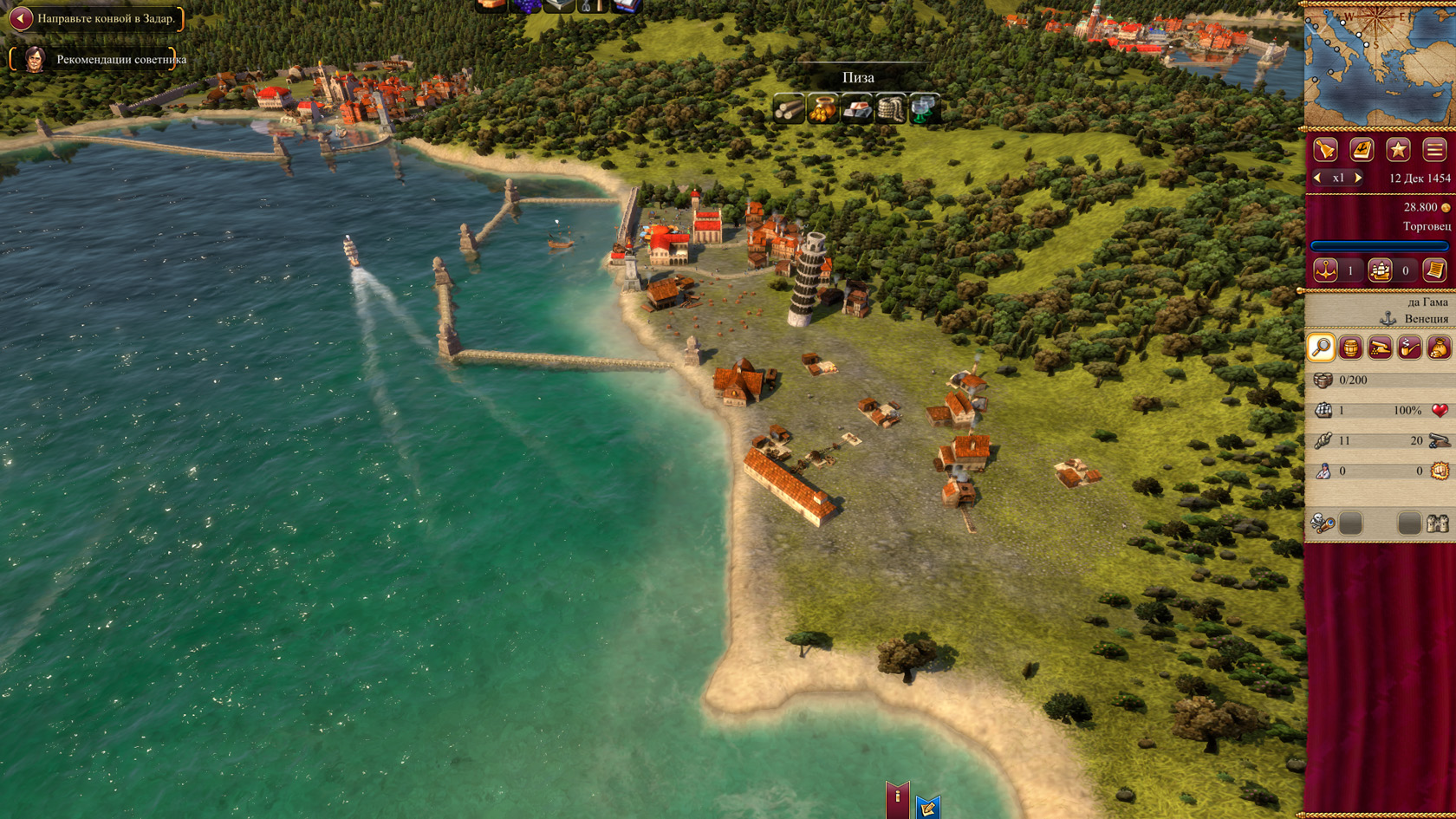Screen dimensions: 1456x819
Task: Click the wood logs goods icon for Пиза
Action: (789, 109)
